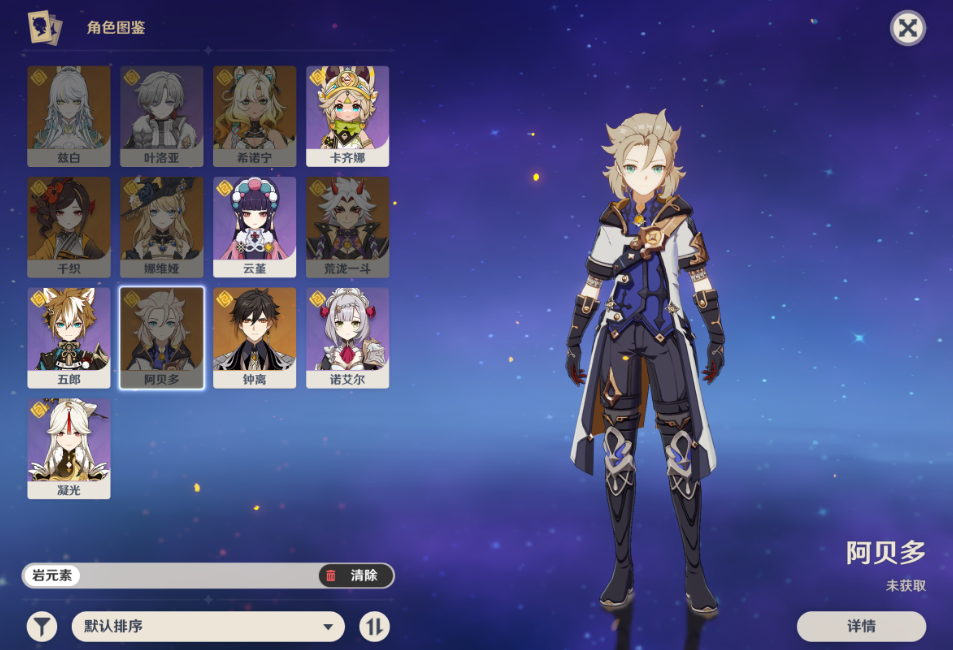Select the 诺艾尔 character card
This screenshot has width=953, height=650.
(347, 338)
